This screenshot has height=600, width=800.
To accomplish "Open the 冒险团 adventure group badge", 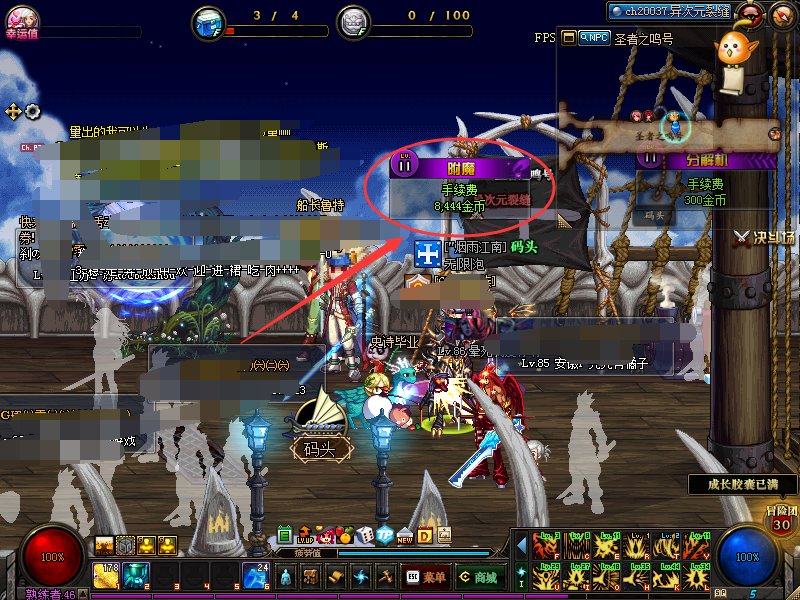I will [x=782, y=517].
